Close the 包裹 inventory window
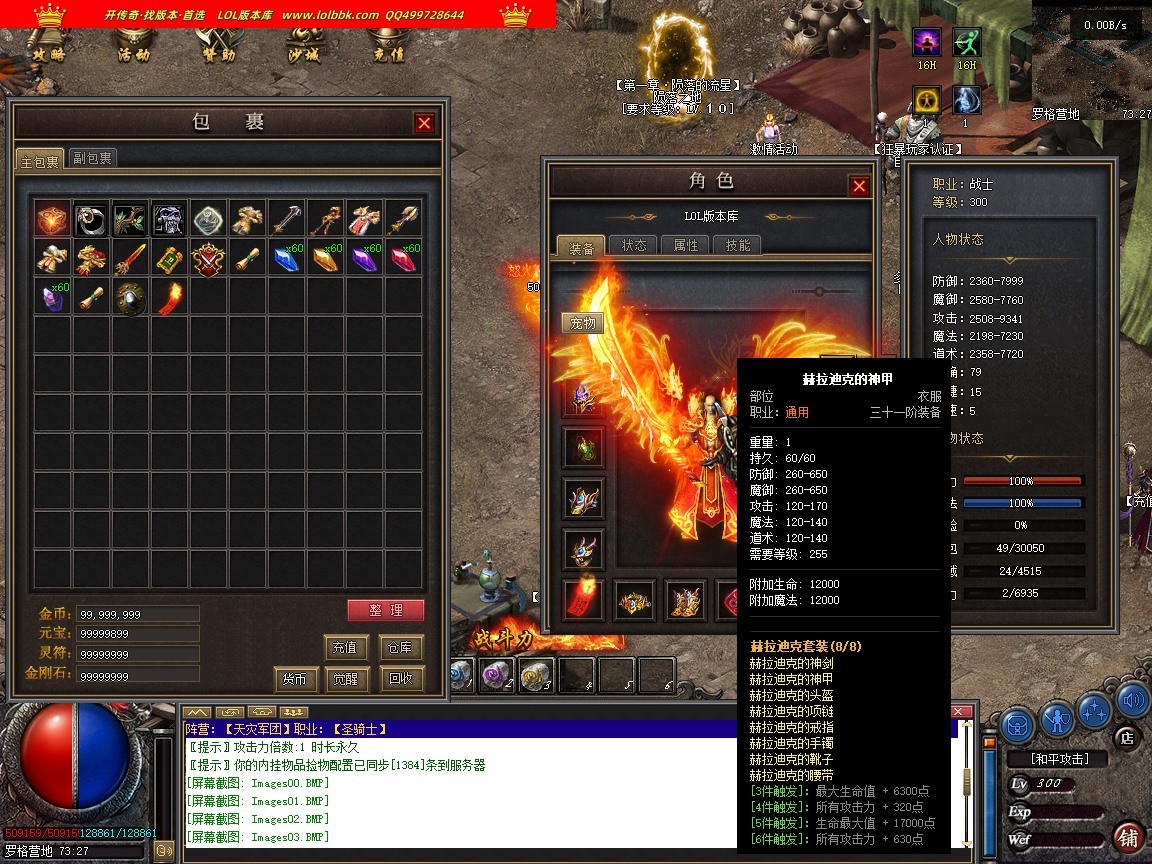1152x864 pixels. (x=425, y=122)
